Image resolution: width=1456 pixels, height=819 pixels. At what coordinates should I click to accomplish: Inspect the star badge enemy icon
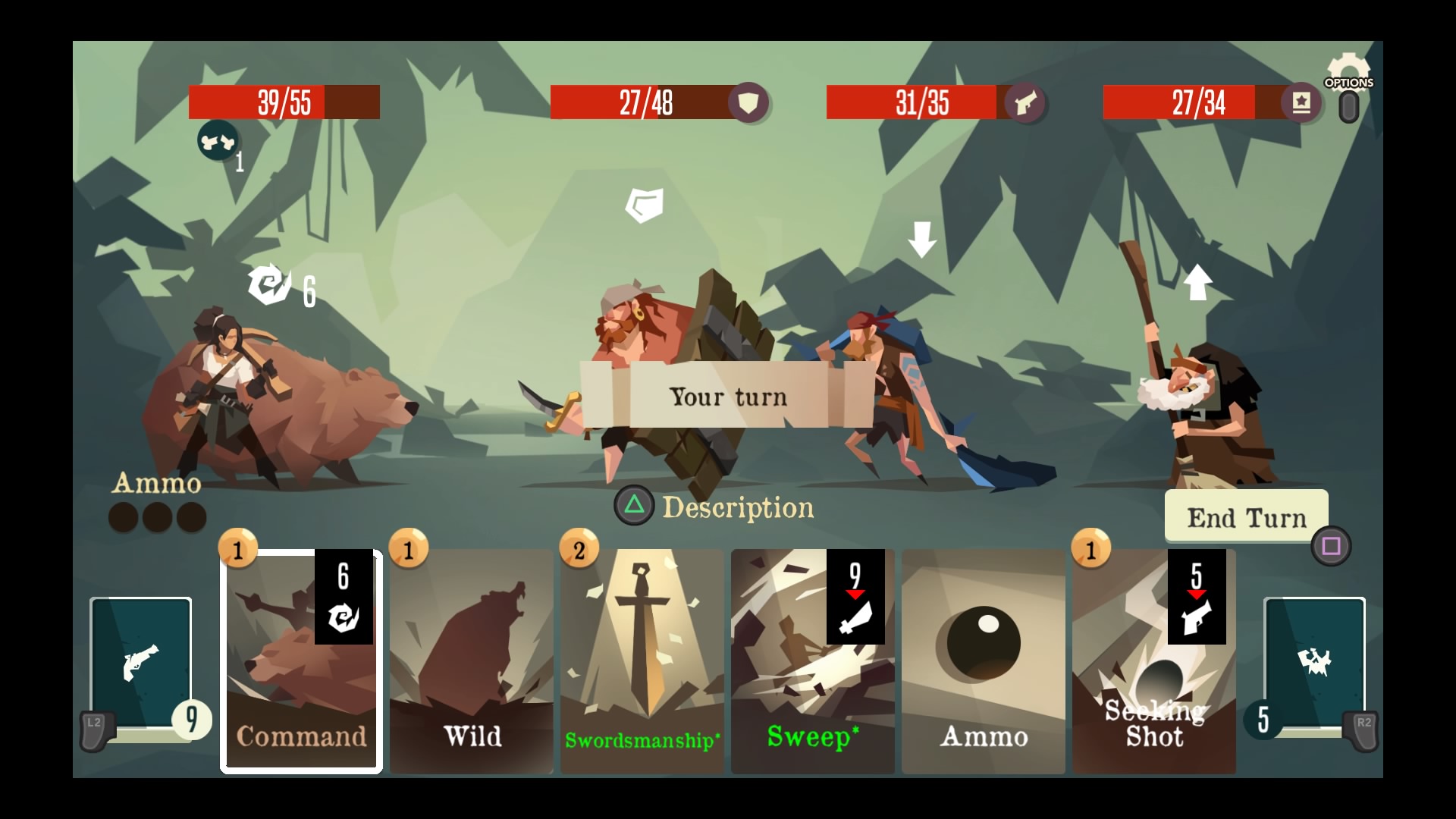click(x=1301, y=102)
